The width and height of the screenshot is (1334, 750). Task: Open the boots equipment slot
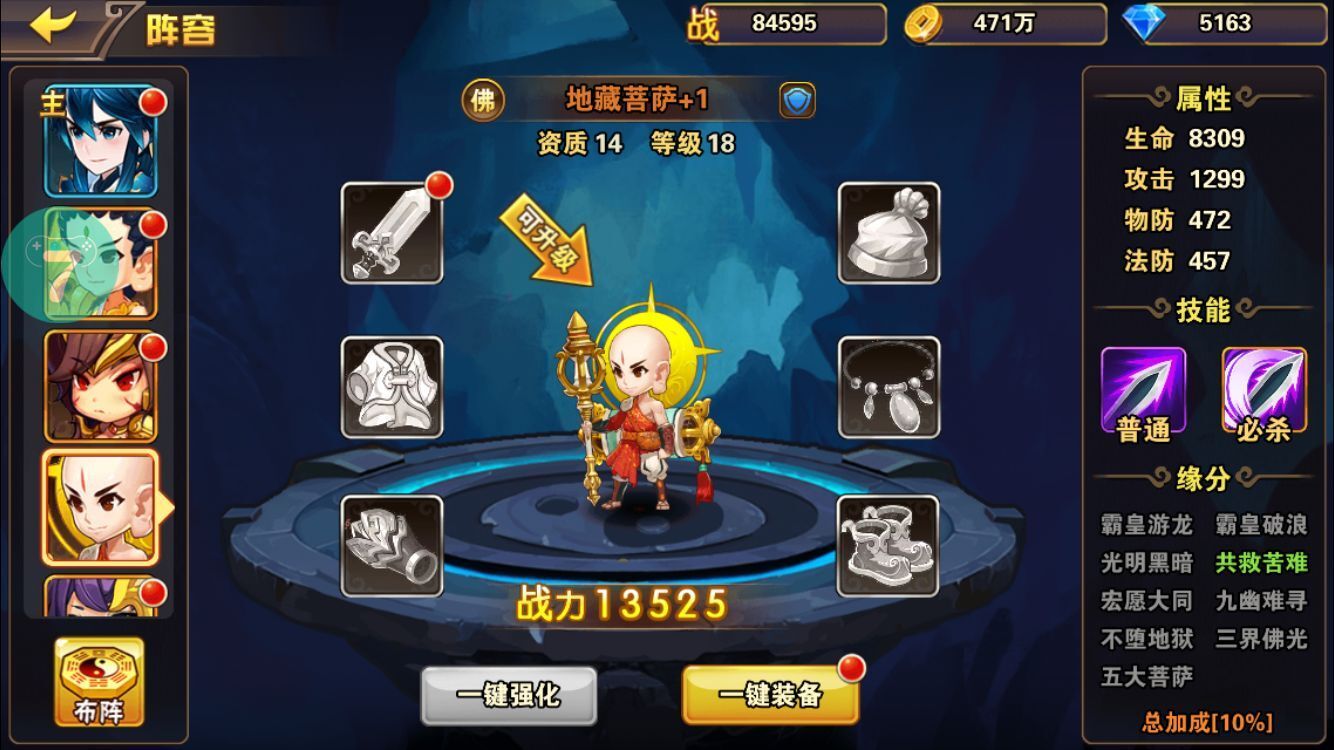coord(888,546)
